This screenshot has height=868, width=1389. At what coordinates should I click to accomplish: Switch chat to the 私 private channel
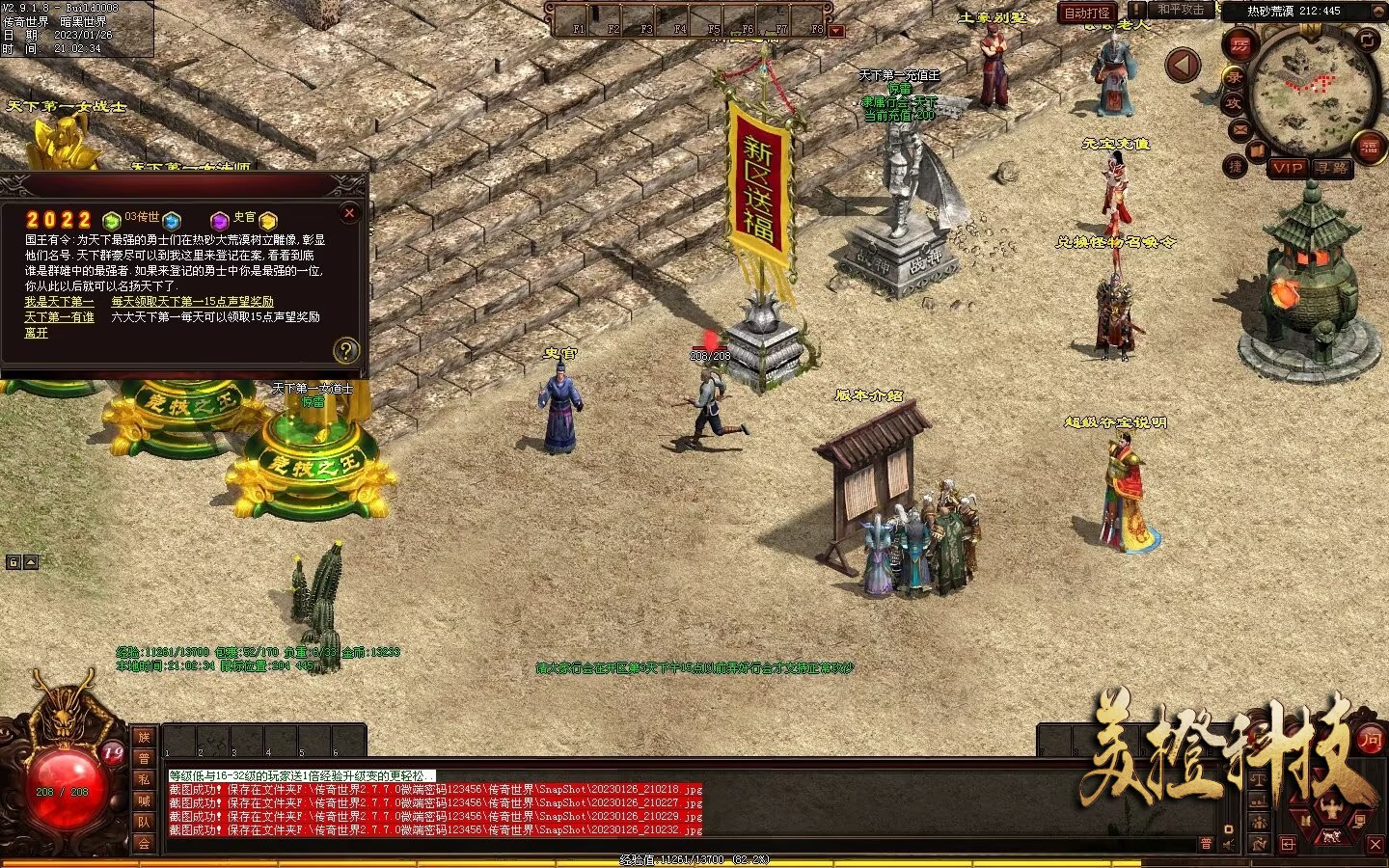tap(144, 779)
